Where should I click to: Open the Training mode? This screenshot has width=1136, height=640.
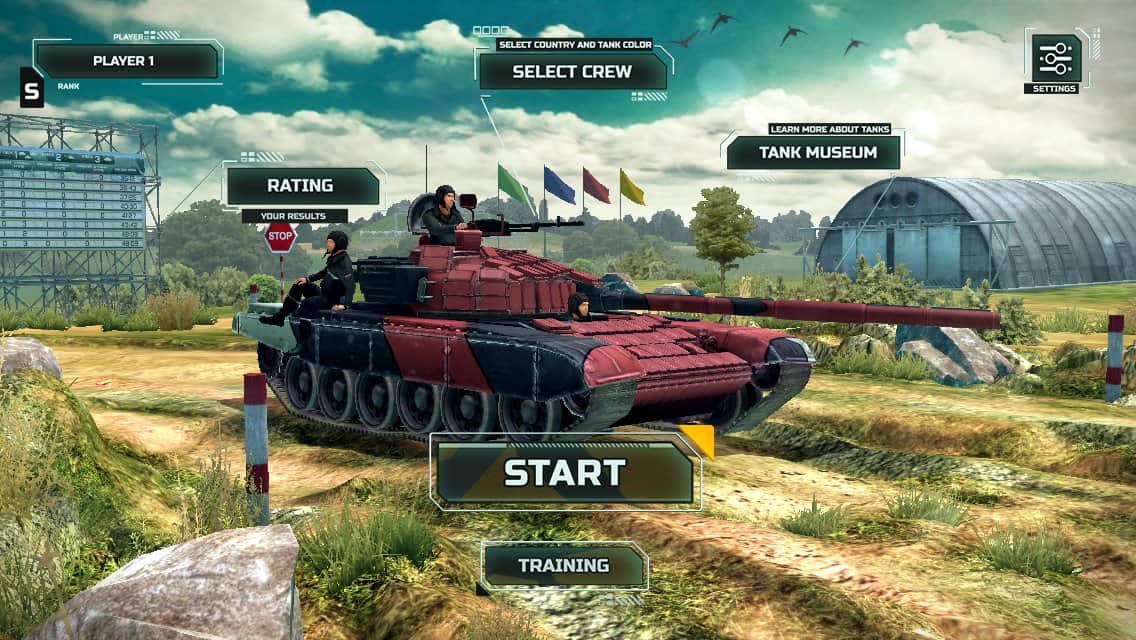click(563, 566)
